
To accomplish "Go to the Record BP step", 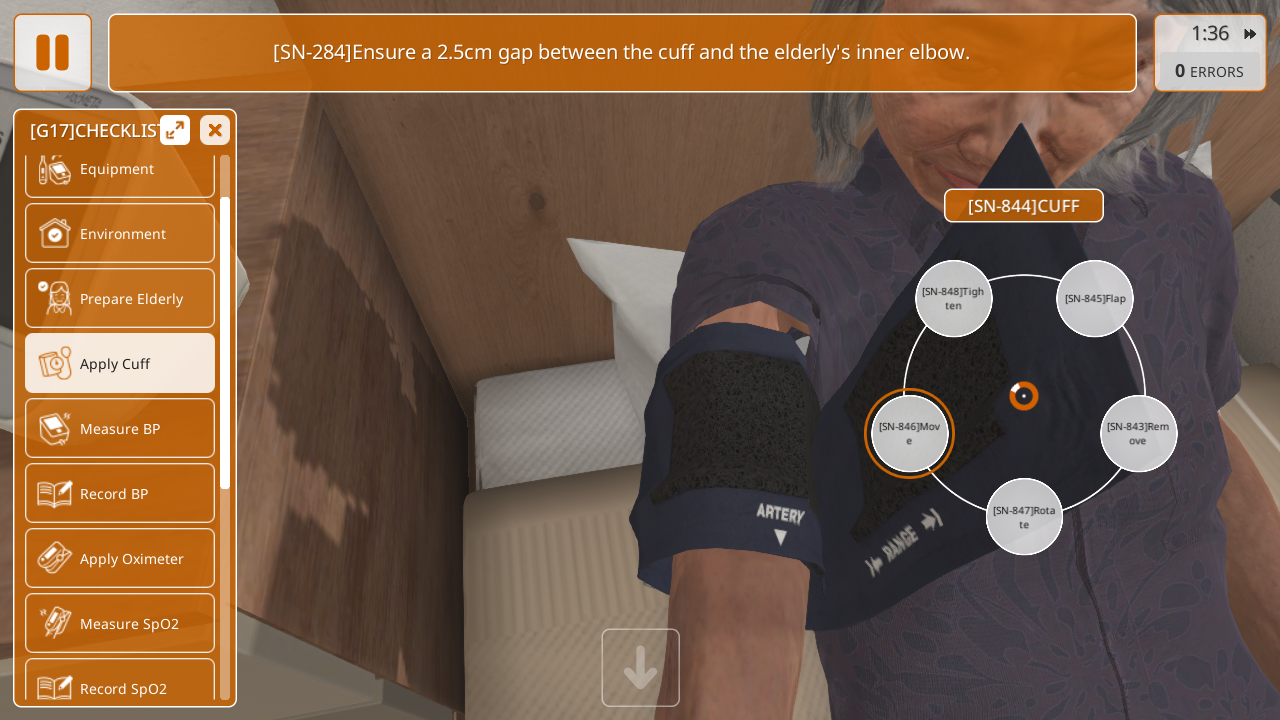I will [x=120, y=493].
